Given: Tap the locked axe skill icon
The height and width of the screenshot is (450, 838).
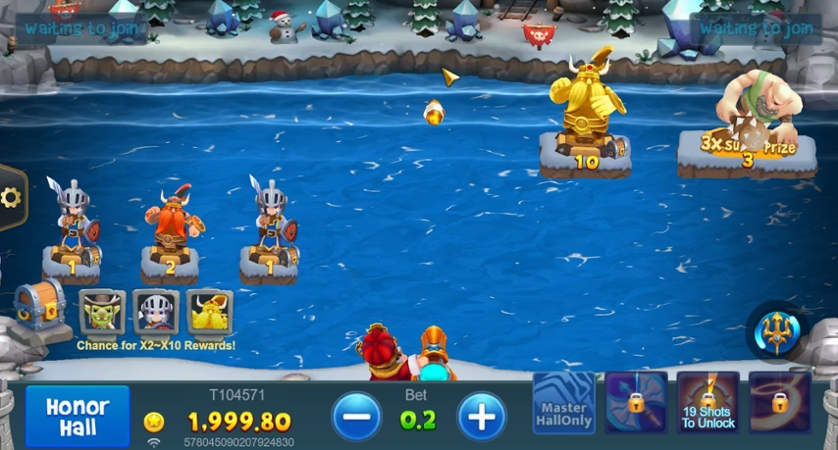Looking at the screenshot, I should pyautogui.click(x=636, y=403).
